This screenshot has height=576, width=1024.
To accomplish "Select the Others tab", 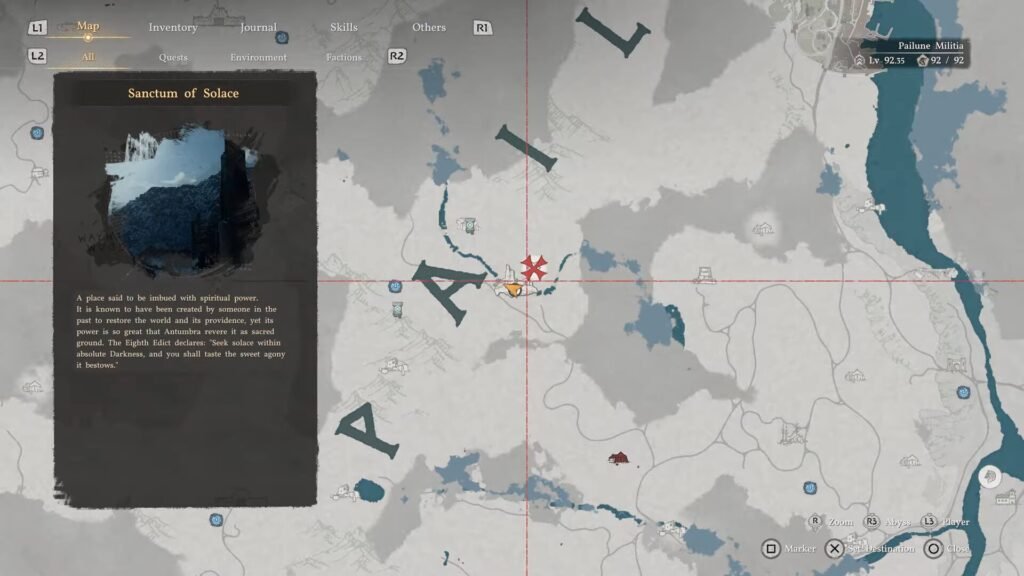I will pos(429,27).
